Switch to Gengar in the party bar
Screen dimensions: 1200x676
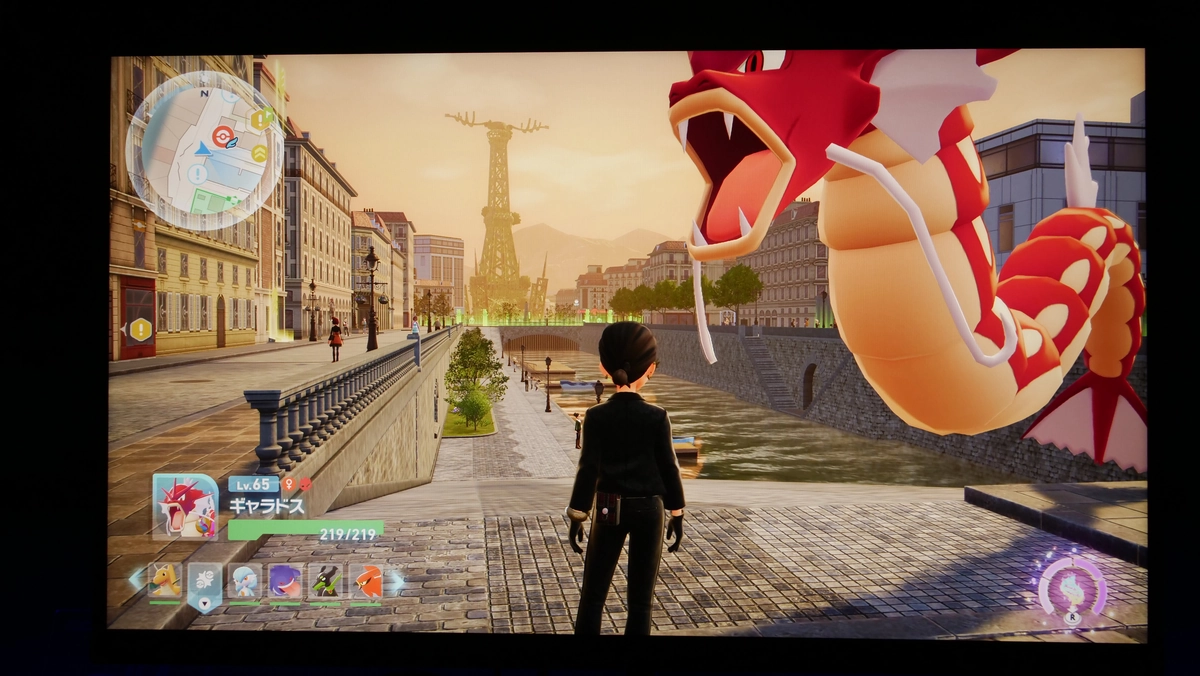[285, 580]
